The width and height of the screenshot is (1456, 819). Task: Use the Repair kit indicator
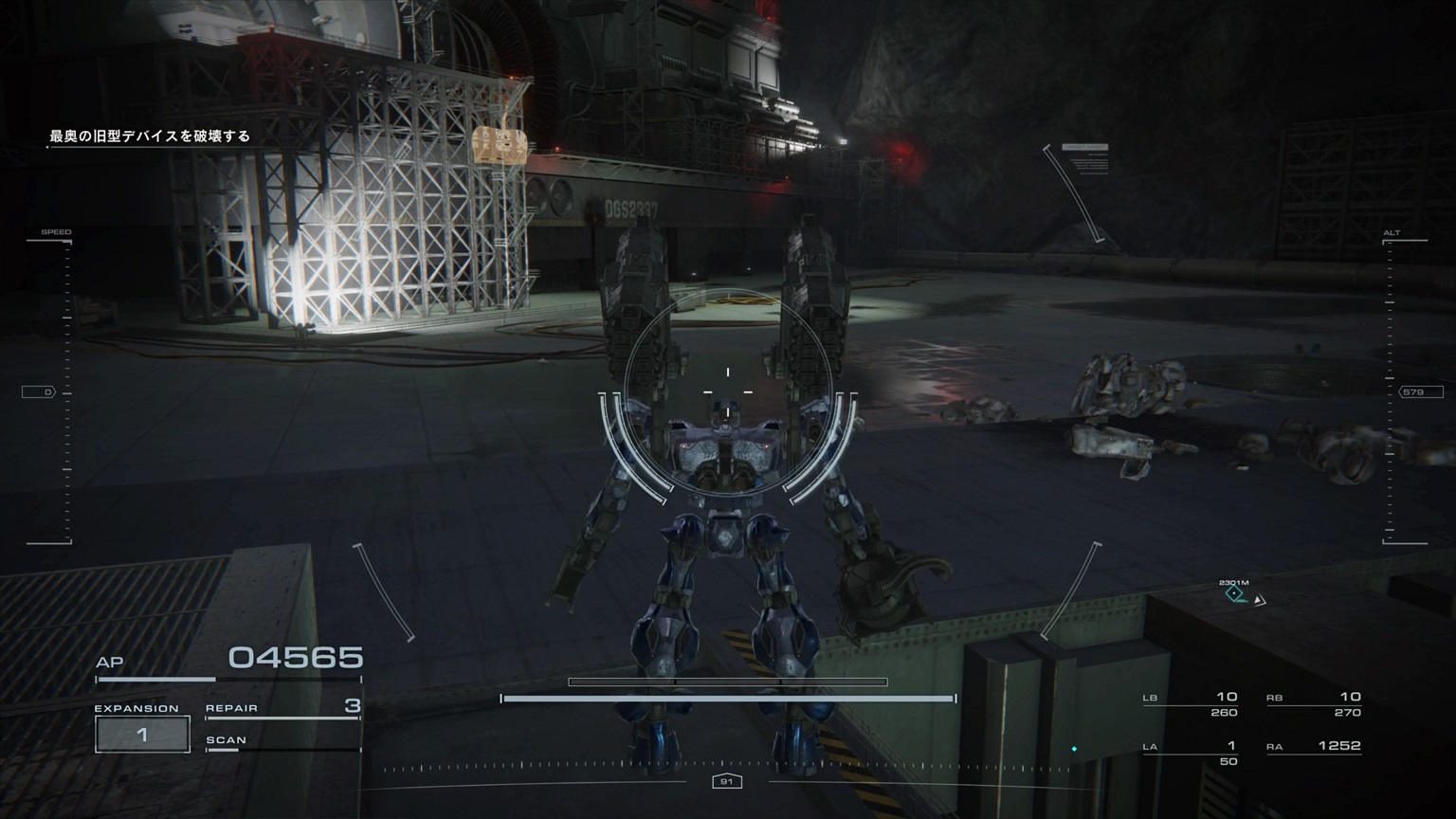point(282,708)
